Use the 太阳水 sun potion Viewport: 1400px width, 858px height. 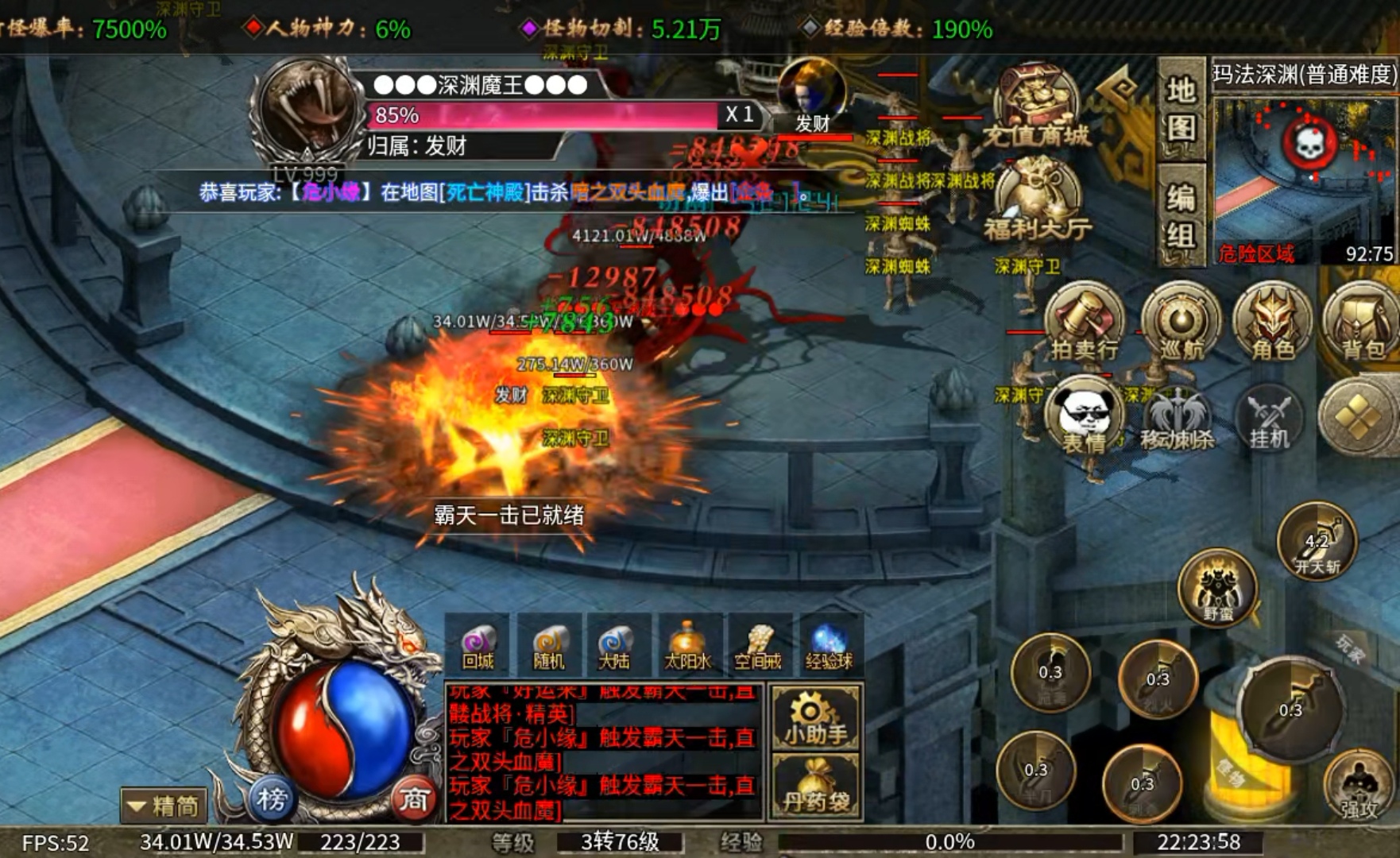(x=687, y=645)
